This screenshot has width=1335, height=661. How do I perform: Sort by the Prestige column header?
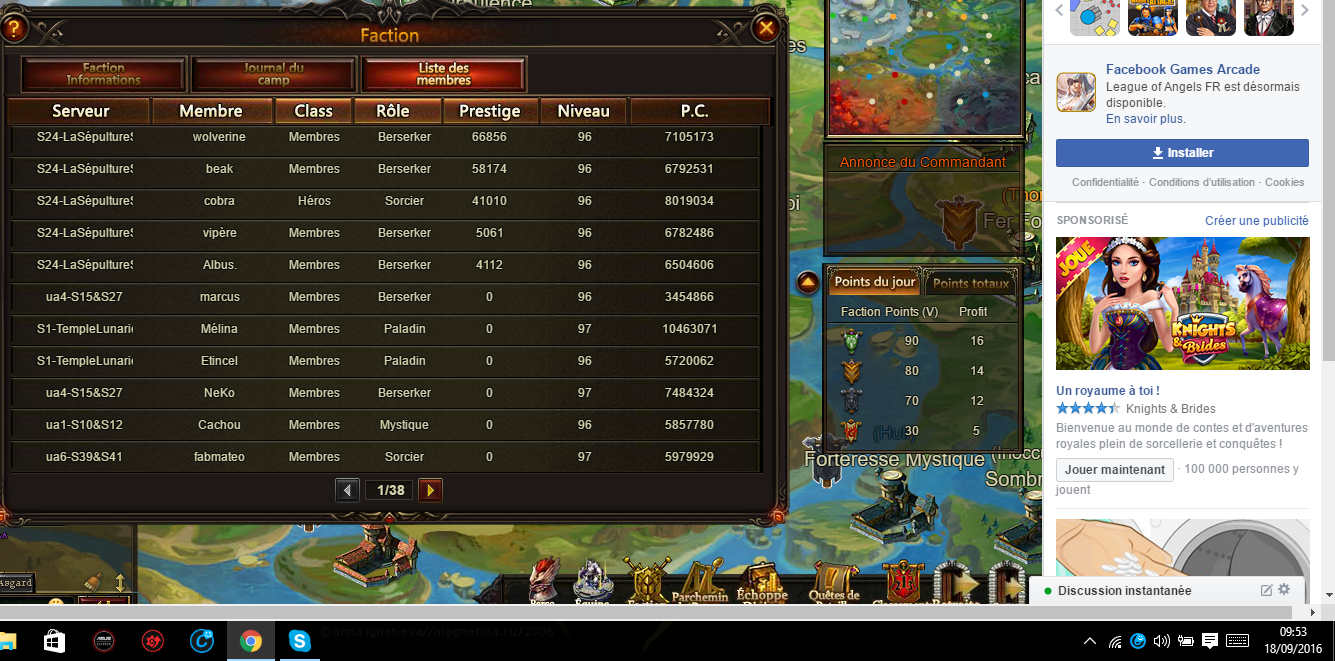pos(489,111)
